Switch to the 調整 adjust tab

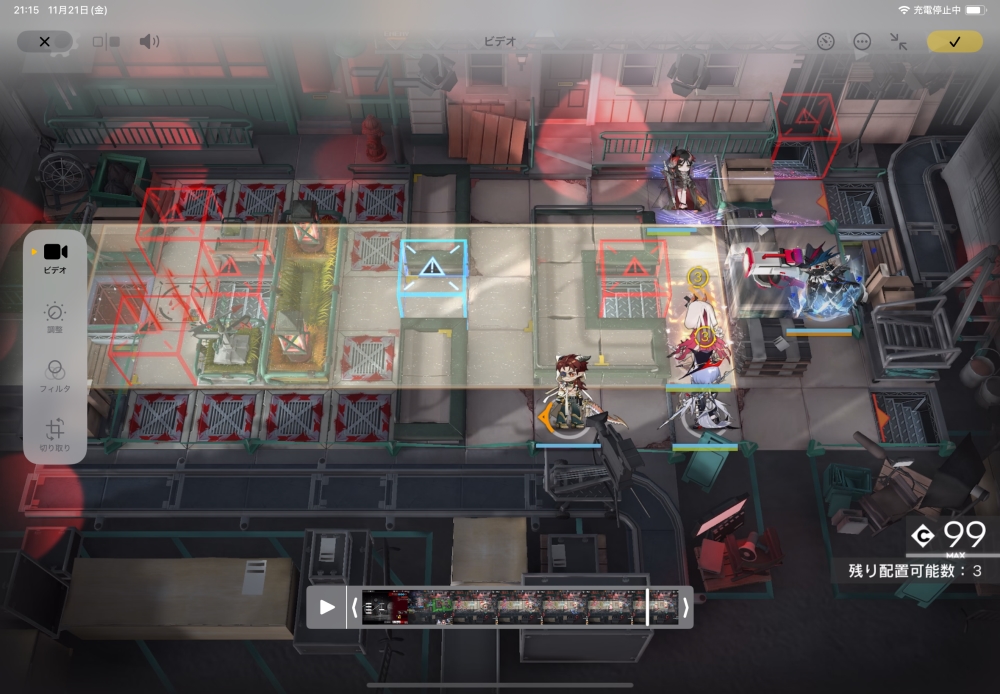coord(55,317)
